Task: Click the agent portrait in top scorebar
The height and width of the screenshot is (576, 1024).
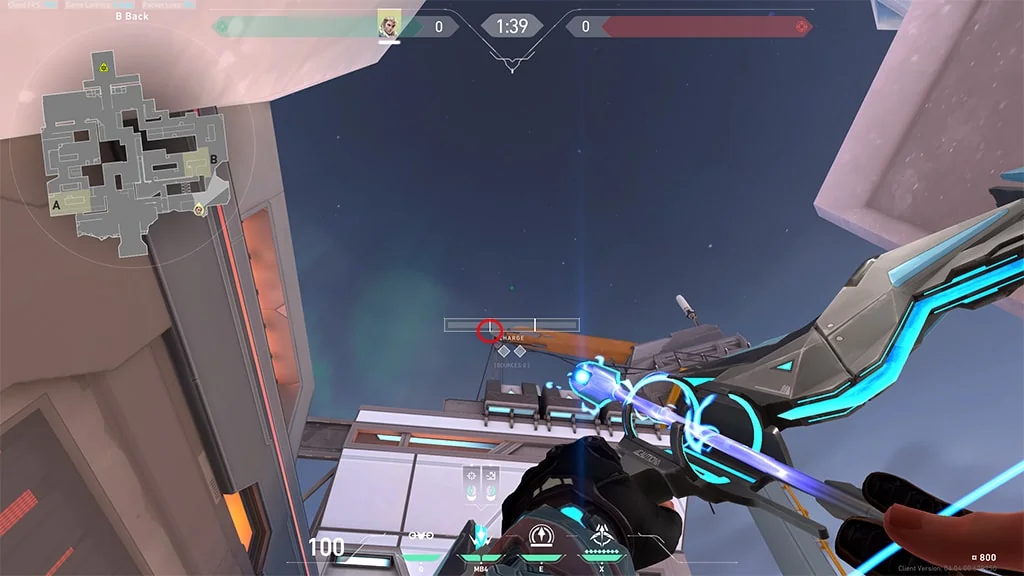Action: pyautogui.click(x=389, y=25)
